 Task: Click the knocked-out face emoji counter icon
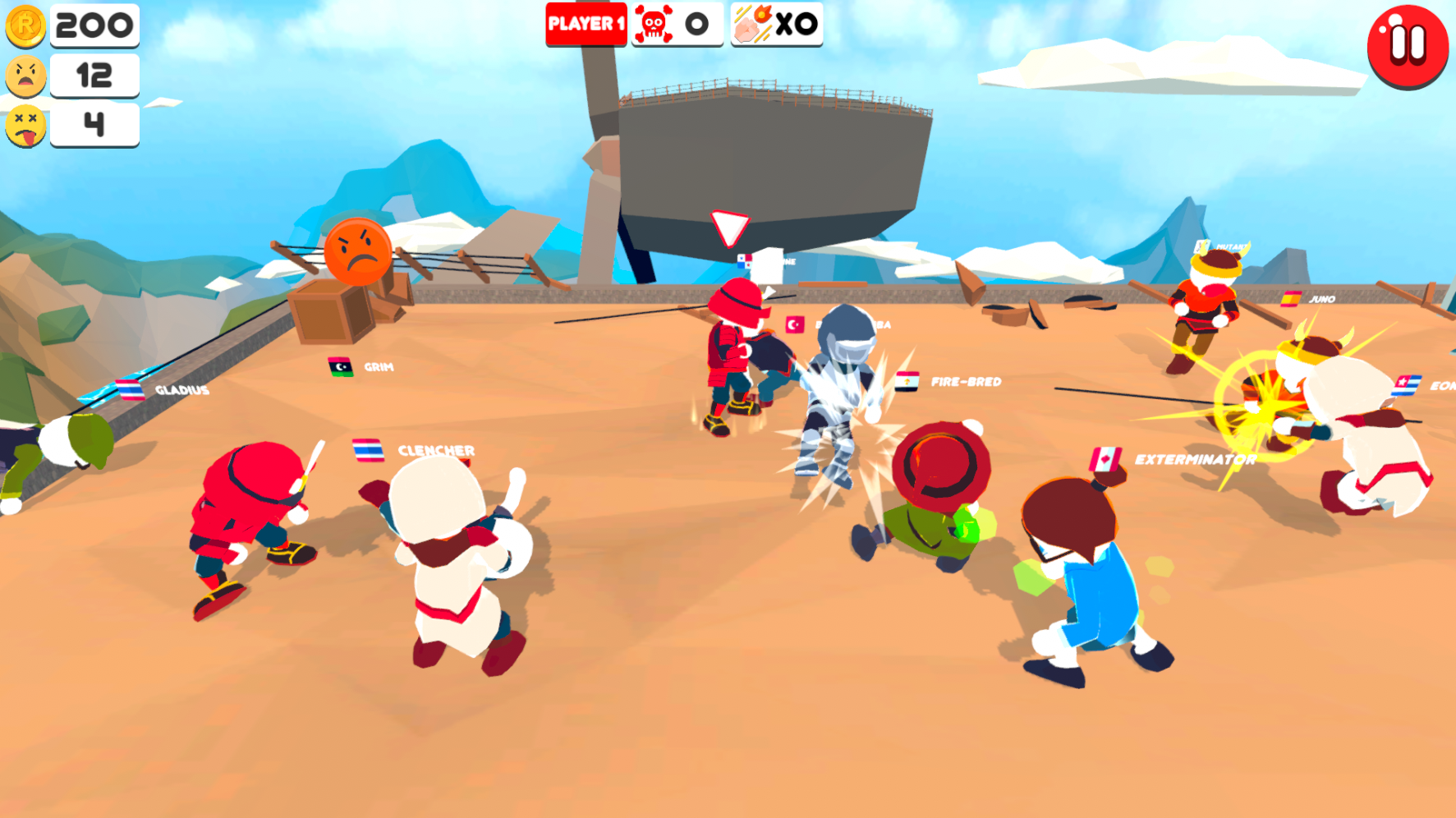coord(25,126)
